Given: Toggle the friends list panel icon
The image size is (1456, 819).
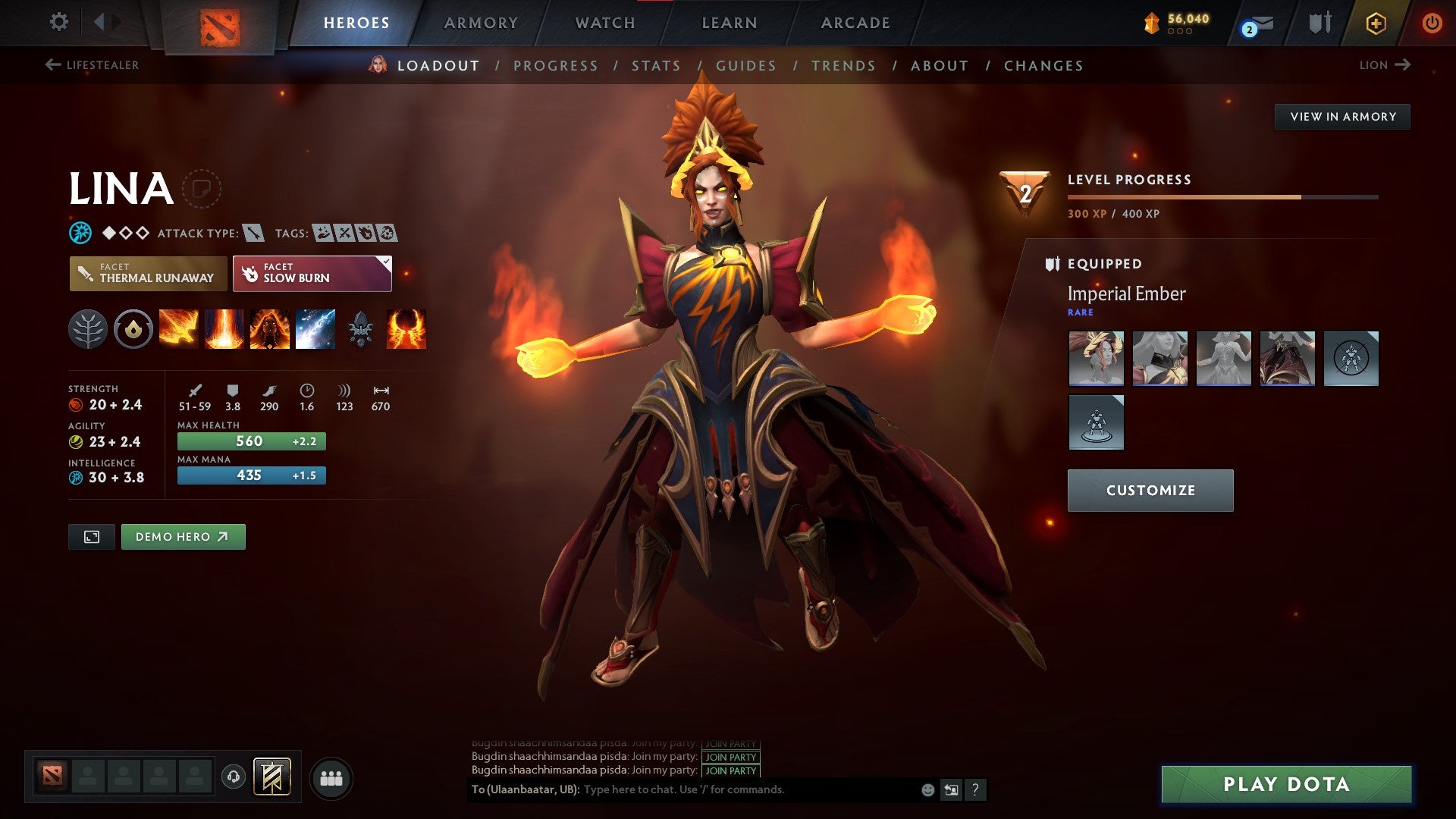Looking at the screenshot, I should pos(331,777).
